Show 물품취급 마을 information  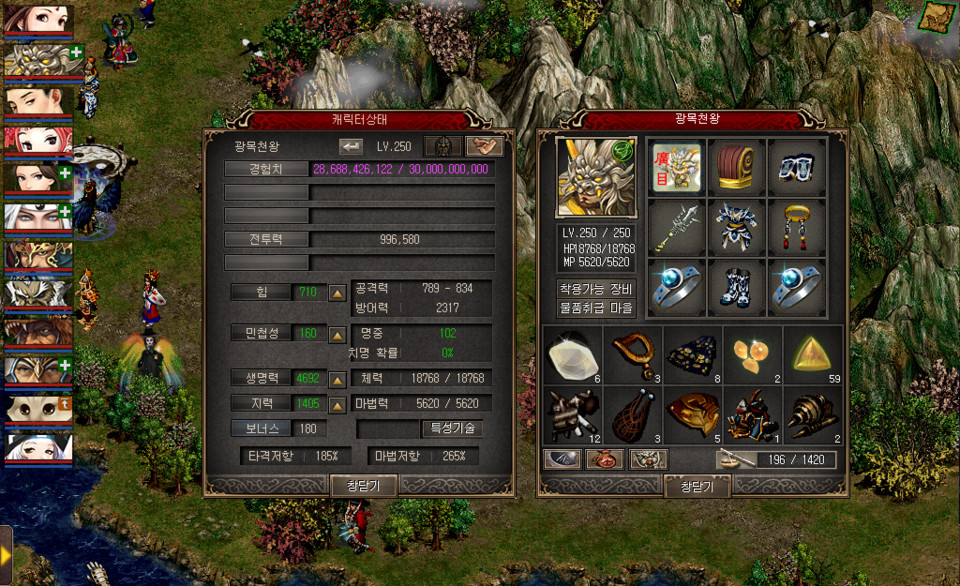tap(595, 308)
